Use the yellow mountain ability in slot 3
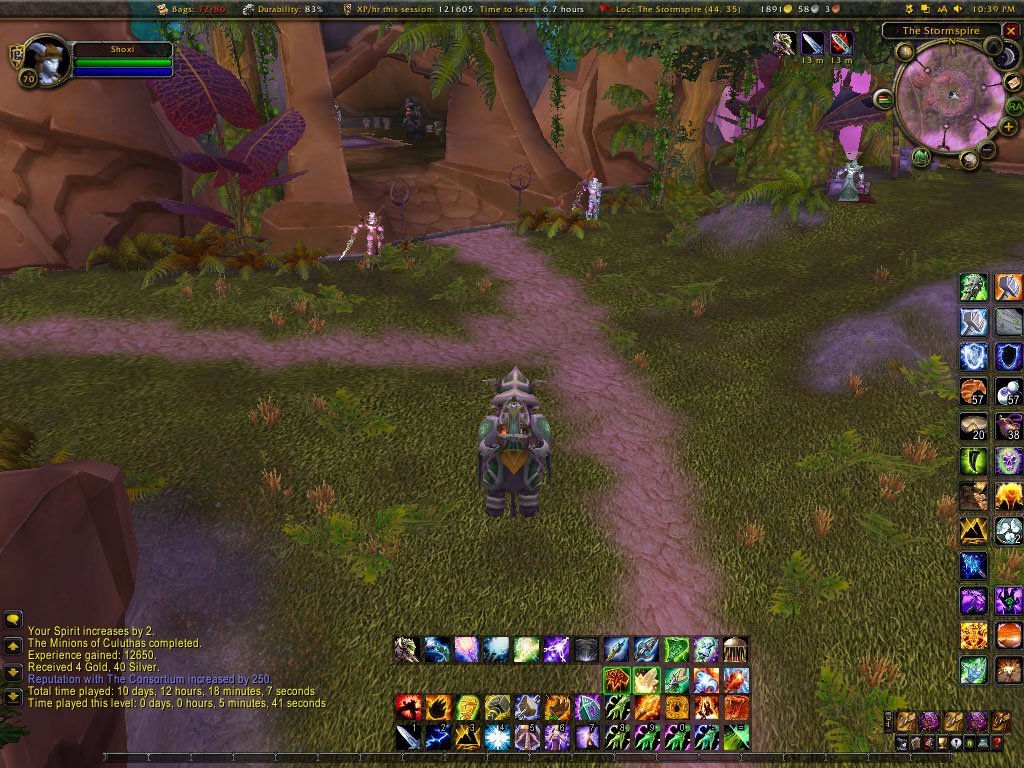 [x=467, y=738]
